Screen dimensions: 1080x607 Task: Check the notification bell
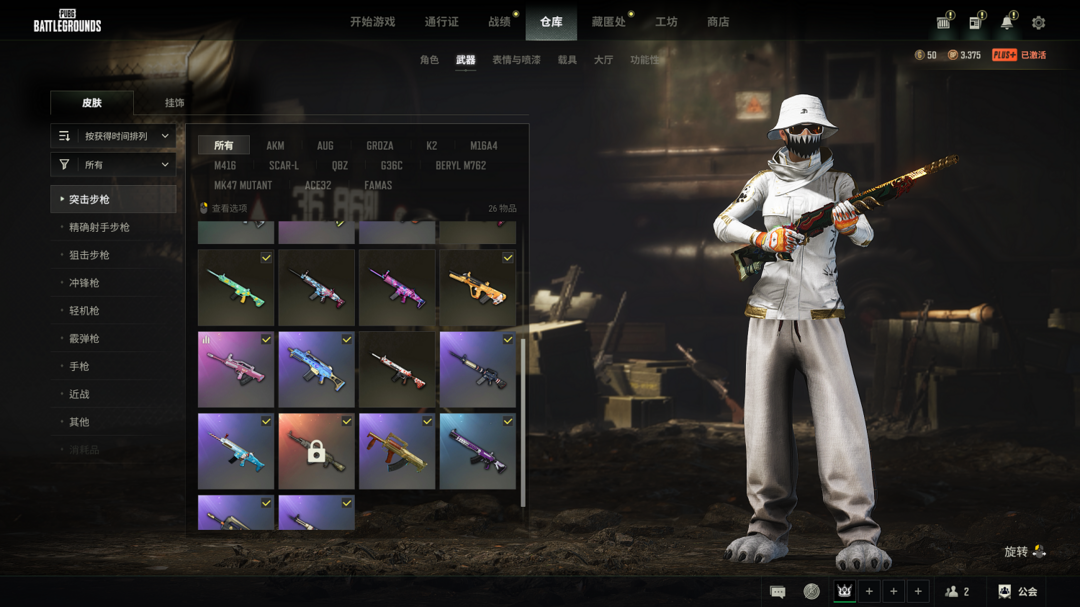[x=1007, y=23]
